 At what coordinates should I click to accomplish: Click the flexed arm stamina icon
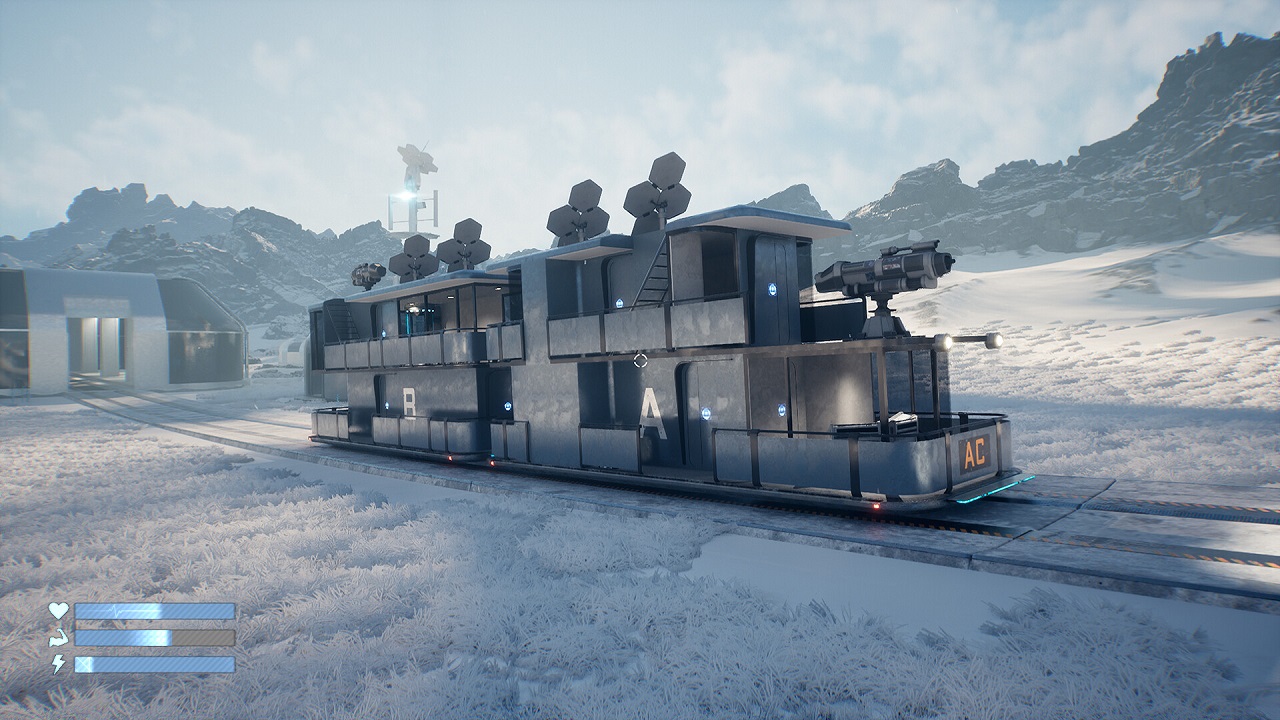pos(59,636)
